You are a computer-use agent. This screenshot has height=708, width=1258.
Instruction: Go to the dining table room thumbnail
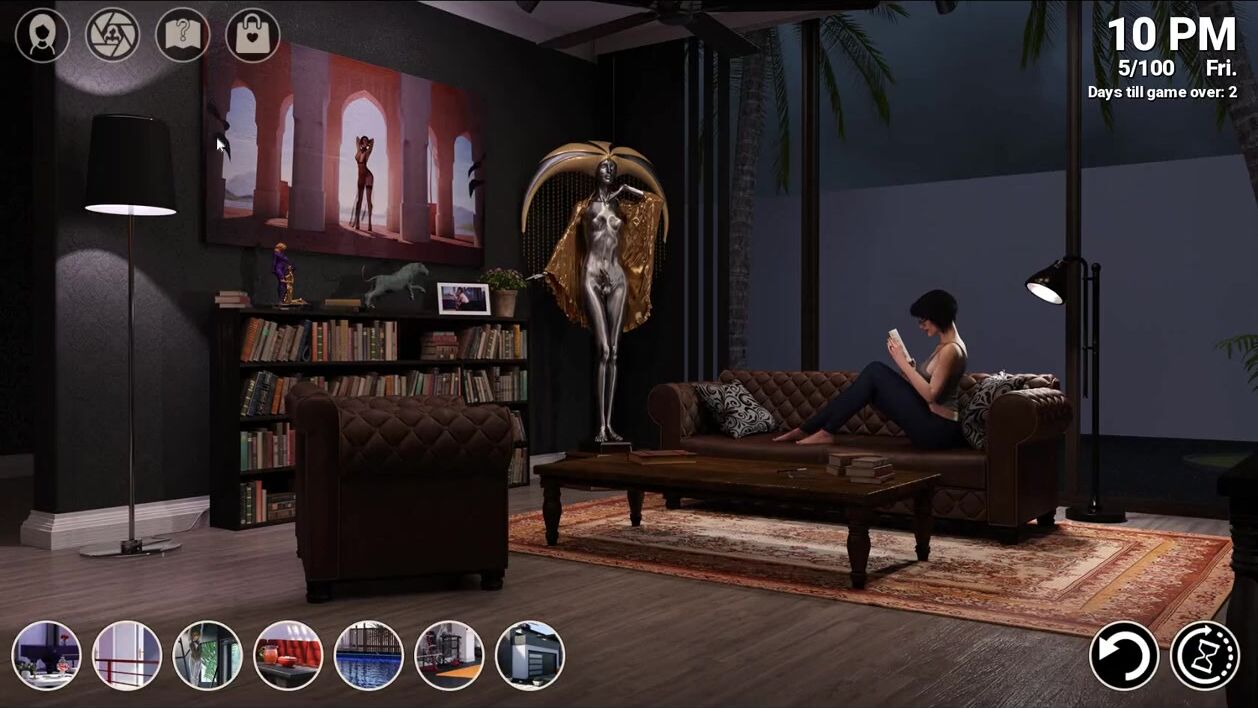tap(47, 656)
